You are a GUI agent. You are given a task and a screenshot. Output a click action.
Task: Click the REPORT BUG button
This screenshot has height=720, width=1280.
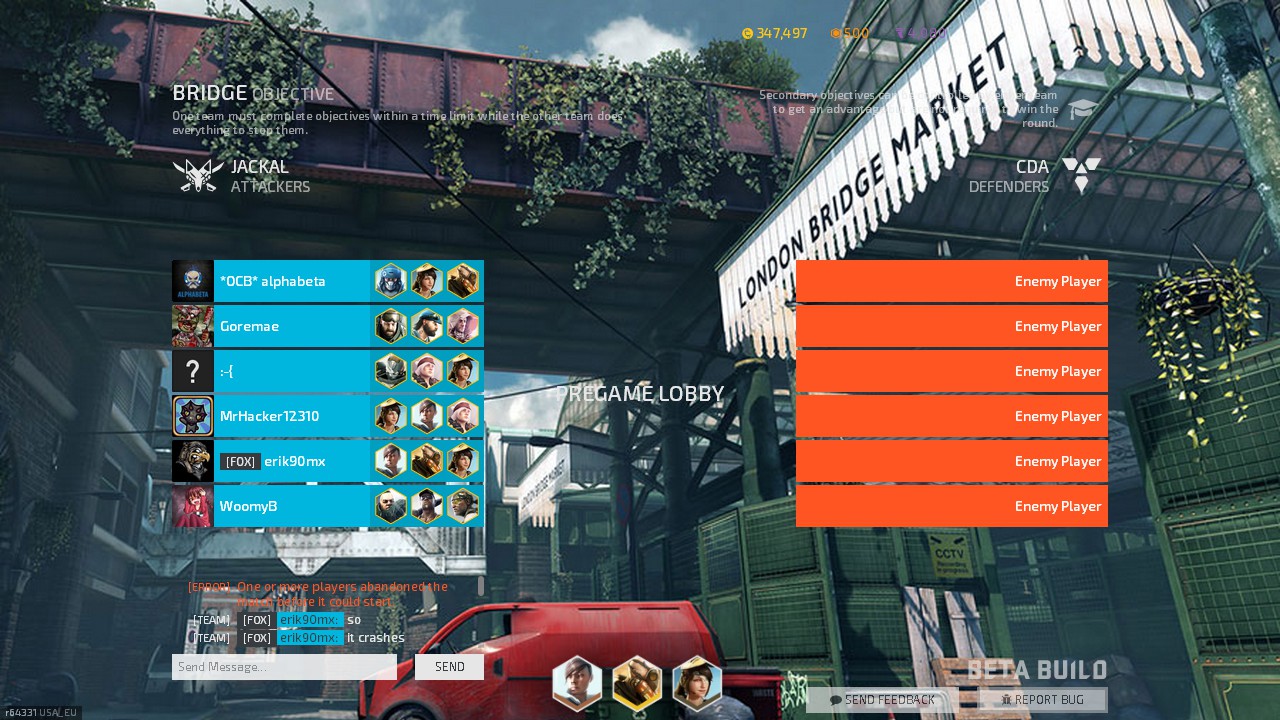(x=1043, y=700)
